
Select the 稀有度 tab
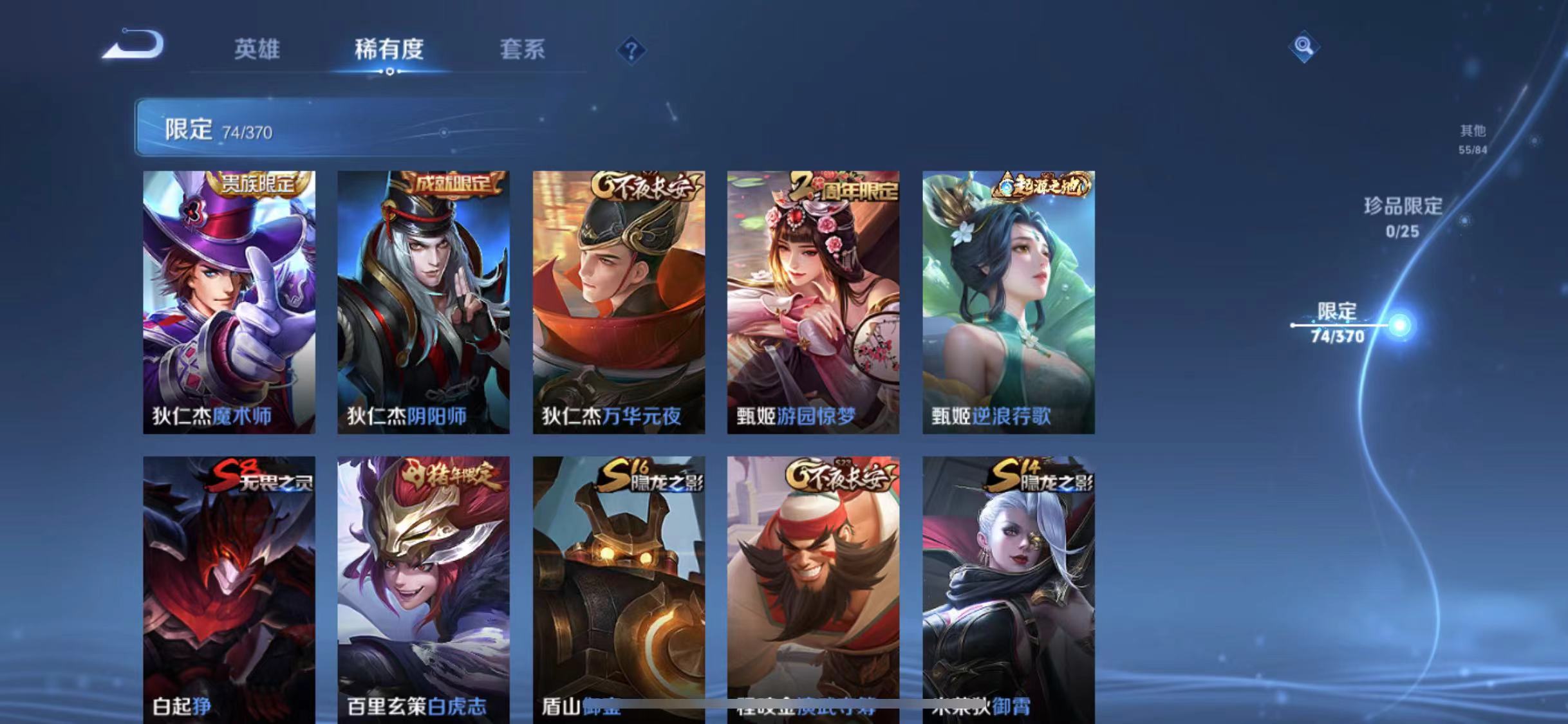(389, 50)
